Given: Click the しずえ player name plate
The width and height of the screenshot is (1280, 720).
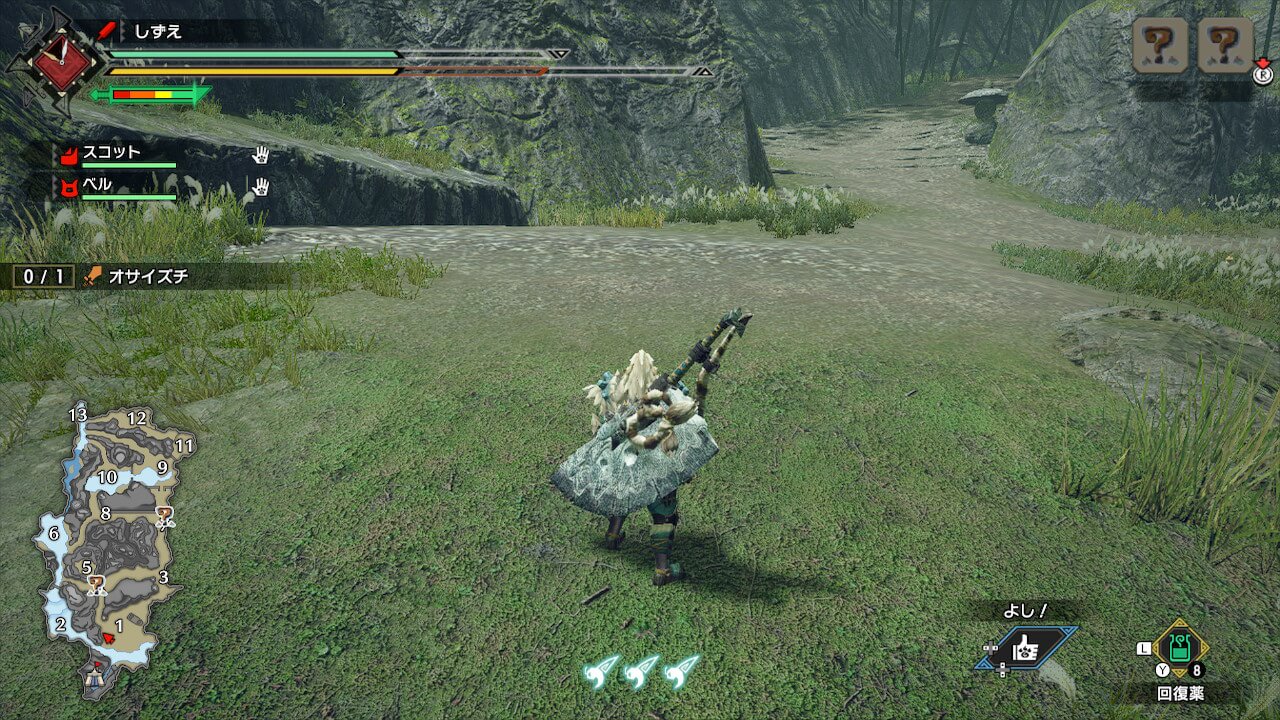Looking at the screenshot, I should tap(160, 32).
